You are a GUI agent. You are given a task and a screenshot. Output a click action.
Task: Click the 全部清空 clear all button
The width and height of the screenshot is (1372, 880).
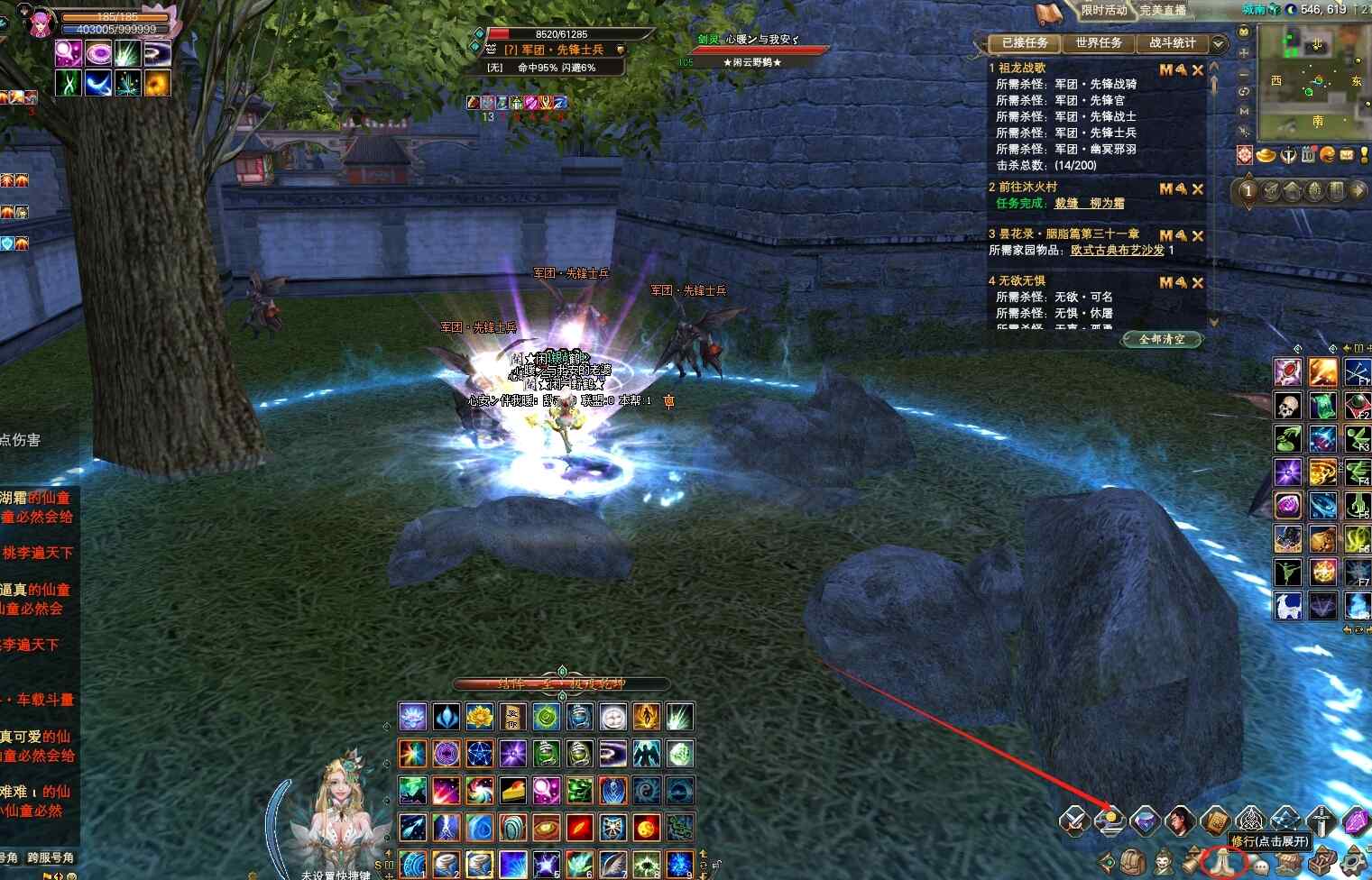pyautogui.click(x=1162, y=339)
